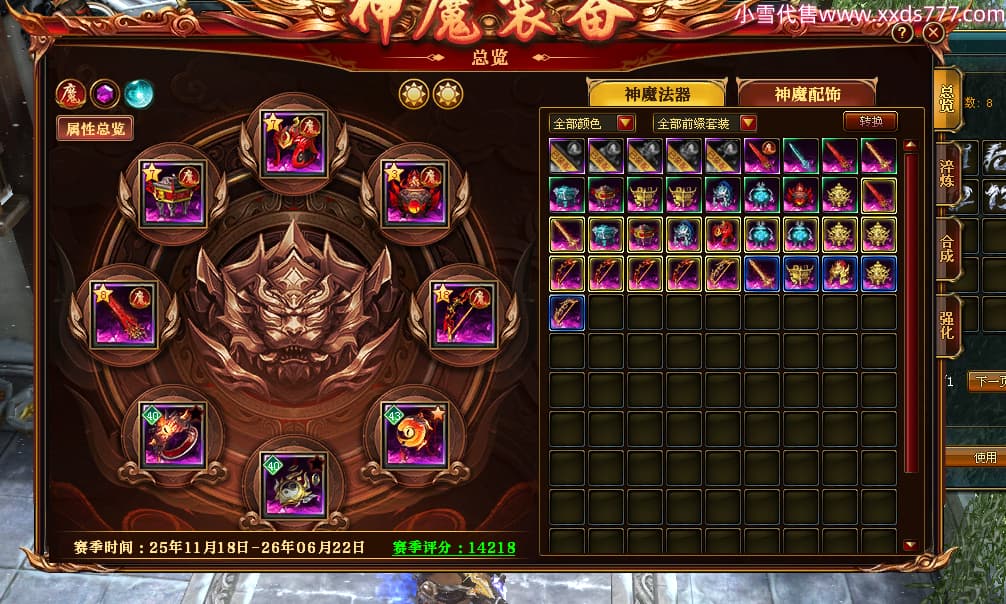Open the help question mark button

902,33
